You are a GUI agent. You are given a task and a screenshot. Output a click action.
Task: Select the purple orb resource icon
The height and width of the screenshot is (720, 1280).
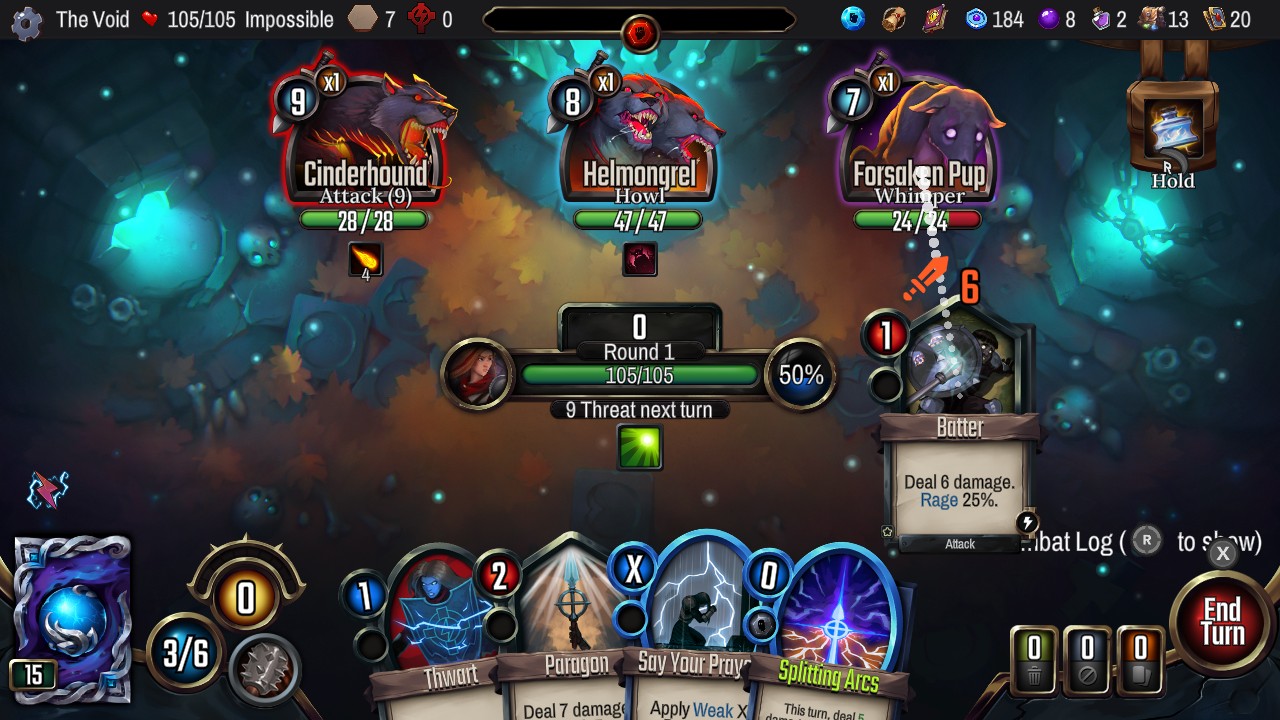1047,16
